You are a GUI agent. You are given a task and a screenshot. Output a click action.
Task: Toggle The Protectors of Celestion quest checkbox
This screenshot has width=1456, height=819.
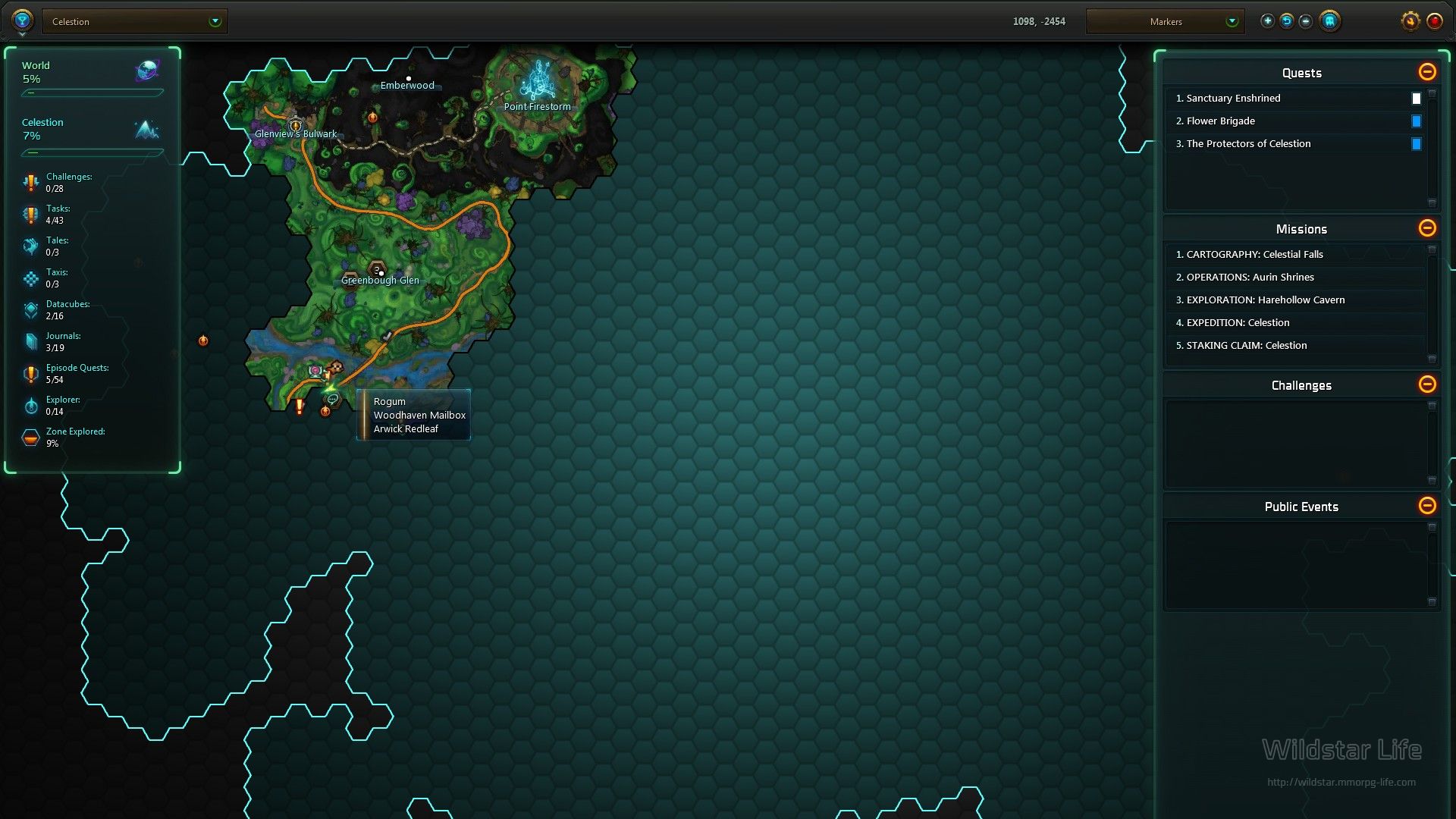tap(1416, 144)
